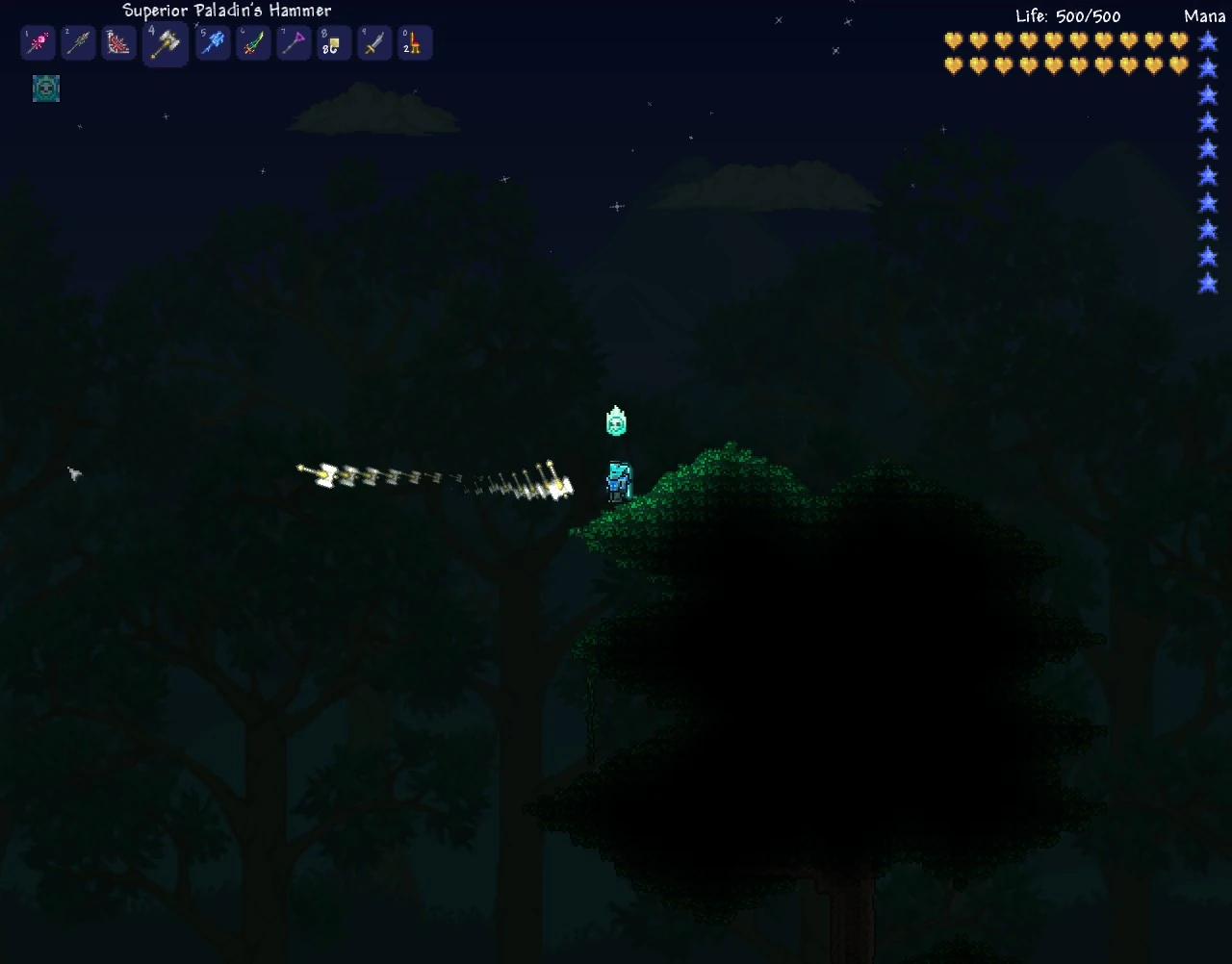Select the pink flail in hotbar slot 1
The height and width of the screenshot is (964, 1232).
[38, 42]
